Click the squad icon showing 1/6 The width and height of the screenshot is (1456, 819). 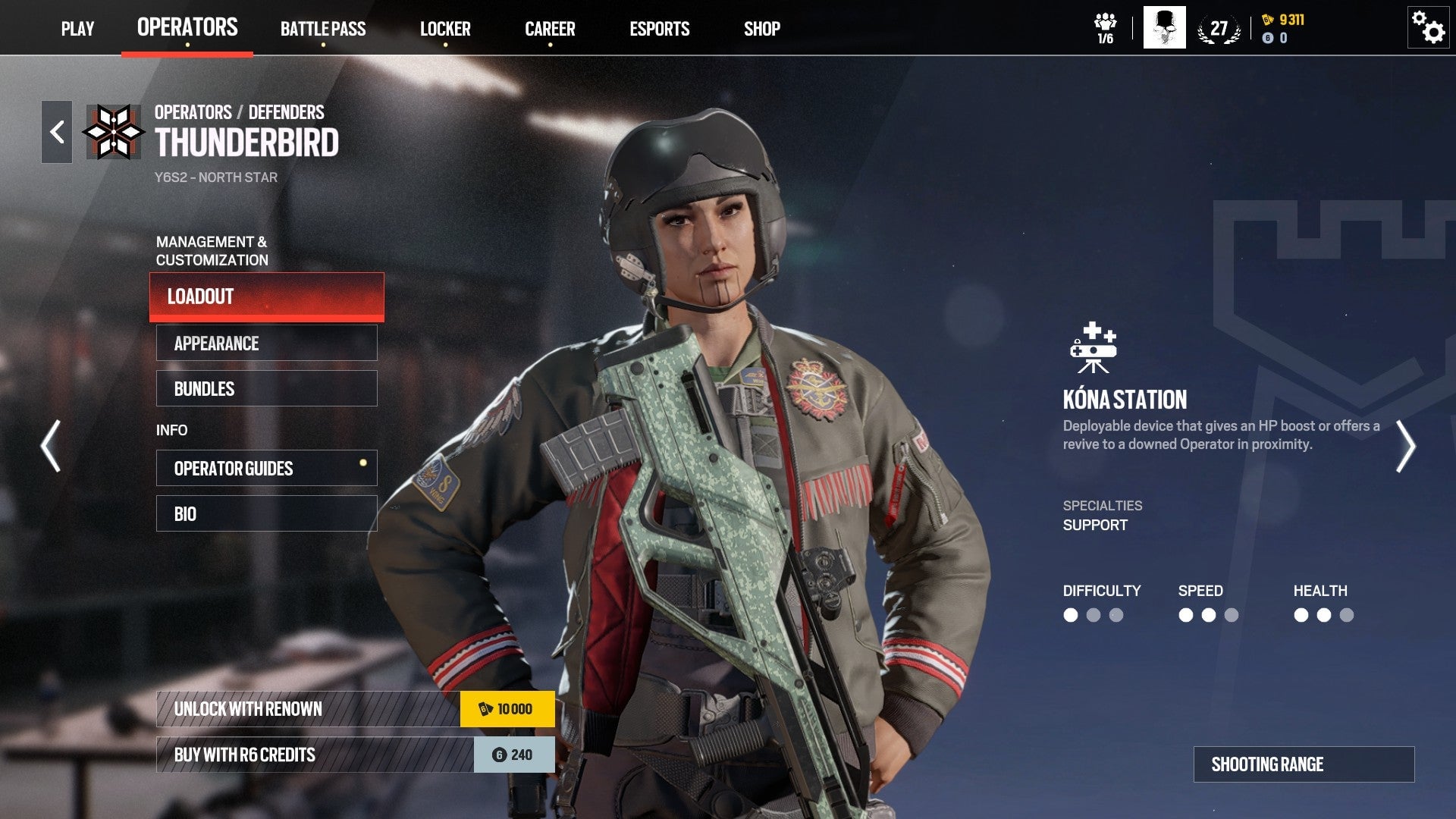click(x=1106, y=25)
